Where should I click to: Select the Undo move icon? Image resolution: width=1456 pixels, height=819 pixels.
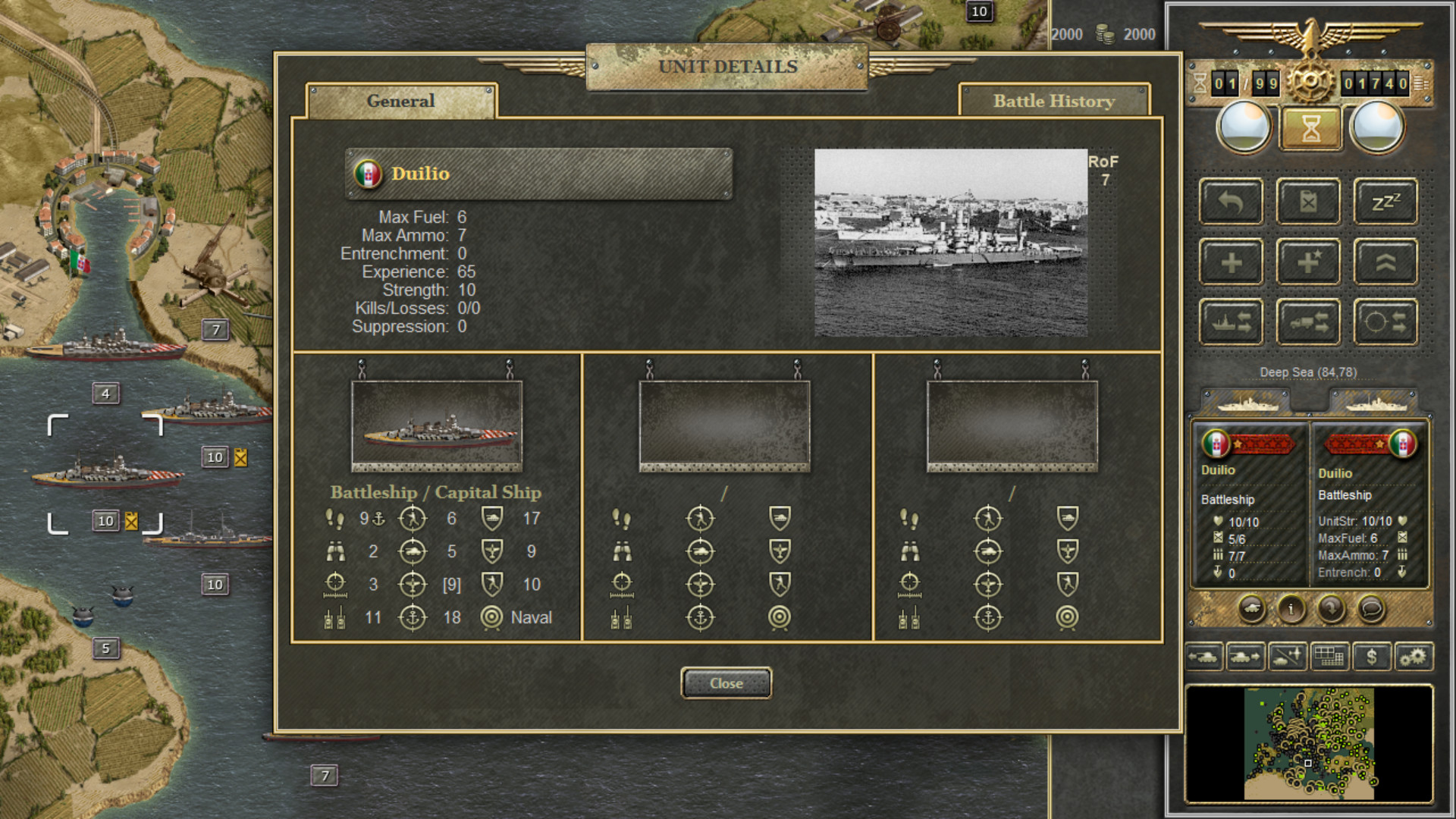[1230, 201]
